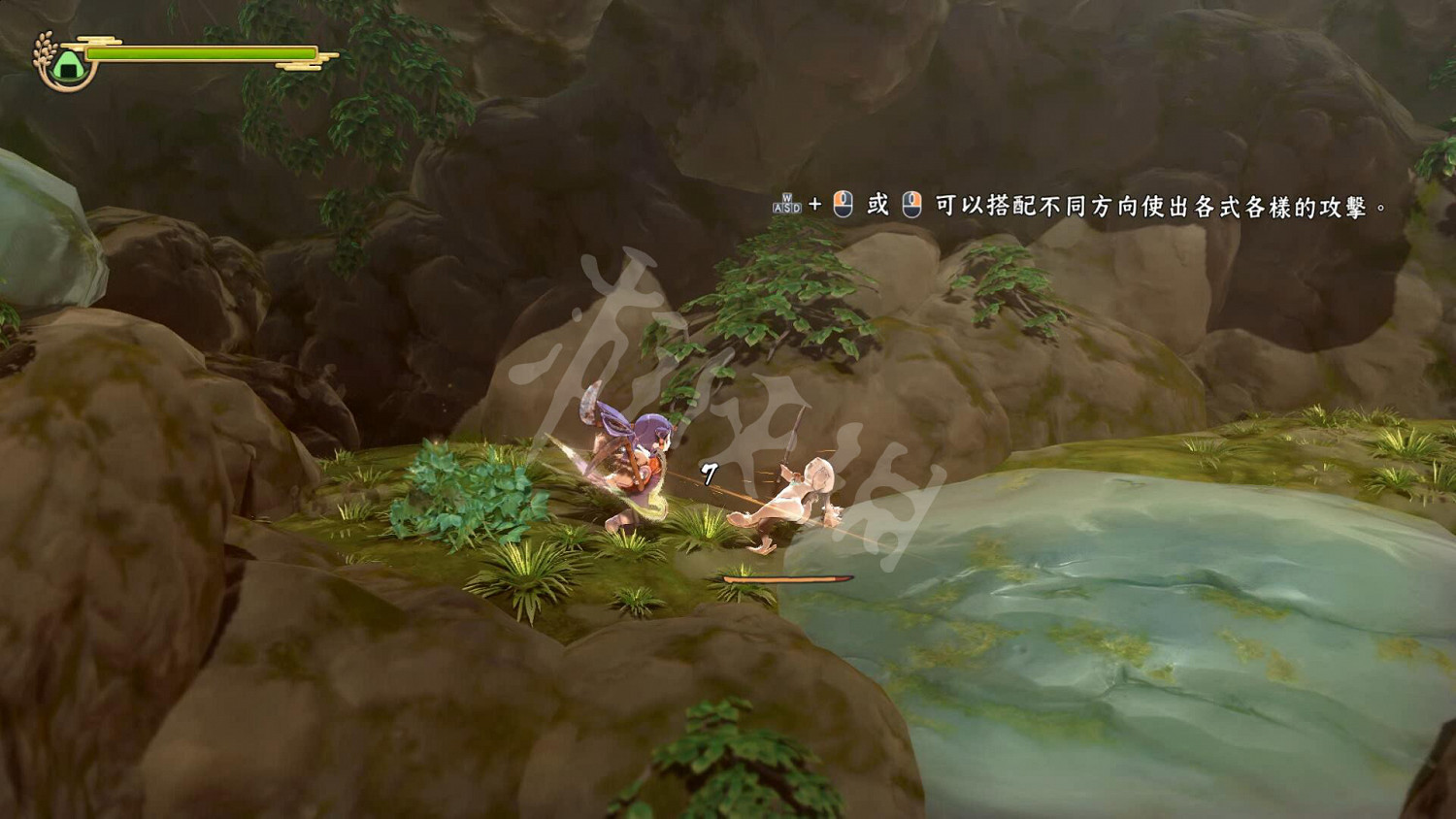Click the gold cloud ornament above the health bar
The height and width of the screenshot is (819, 1456).
point(97,41)
